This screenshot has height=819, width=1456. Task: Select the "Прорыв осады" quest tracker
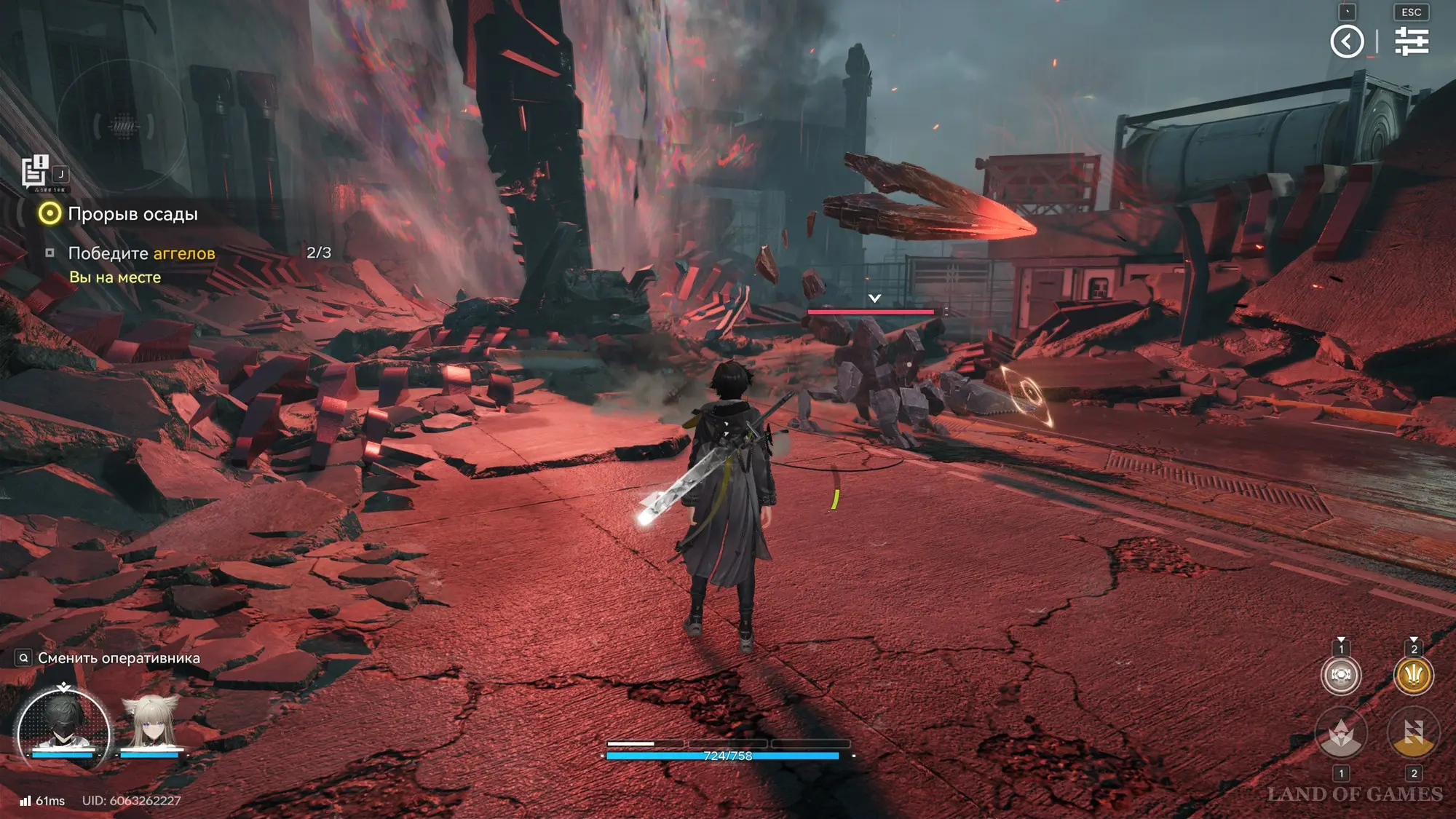click(132, 214)
